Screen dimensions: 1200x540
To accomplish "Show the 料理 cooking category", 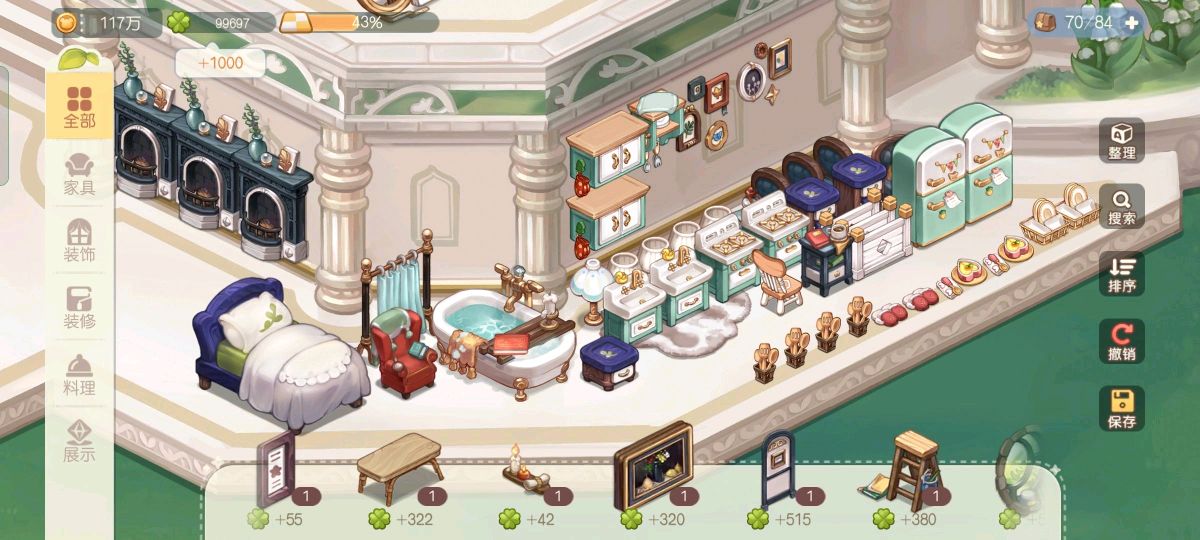I will point(79,375).
